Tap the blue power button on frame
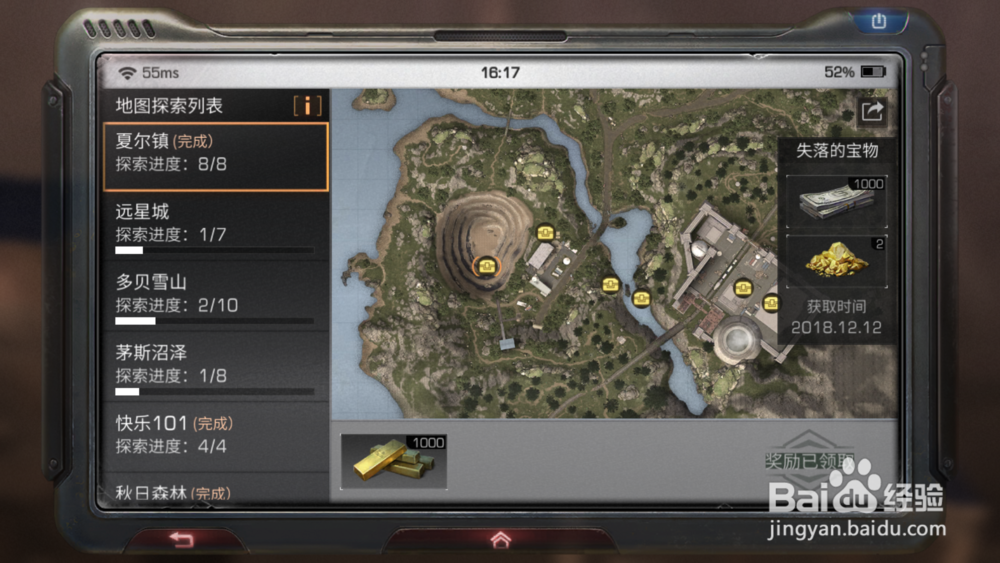This screenshot has height=563, width=1000. [879, 21]
